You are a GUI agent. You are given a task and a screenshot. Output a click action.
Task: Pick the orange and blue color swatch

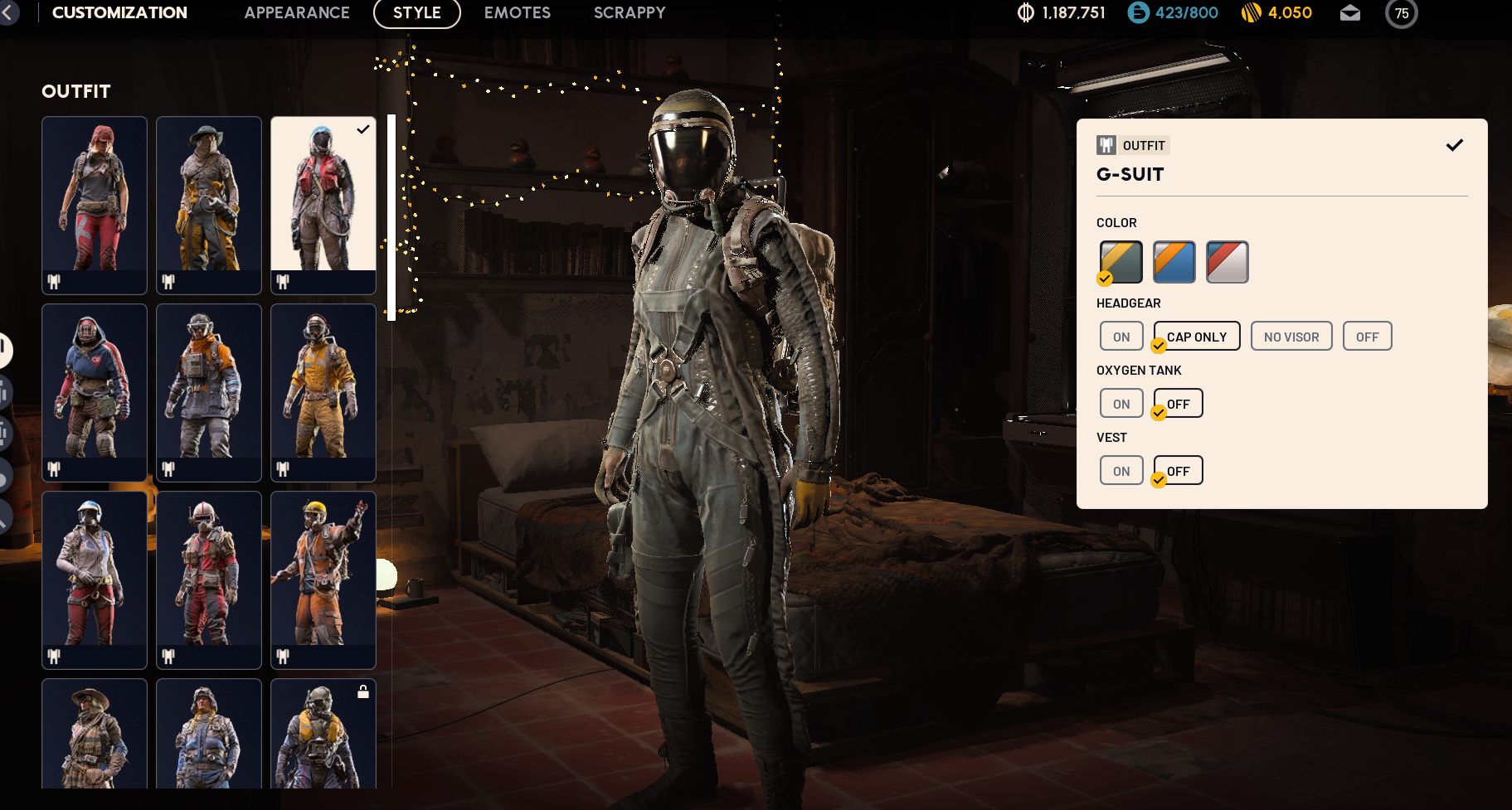(1174, 262)
